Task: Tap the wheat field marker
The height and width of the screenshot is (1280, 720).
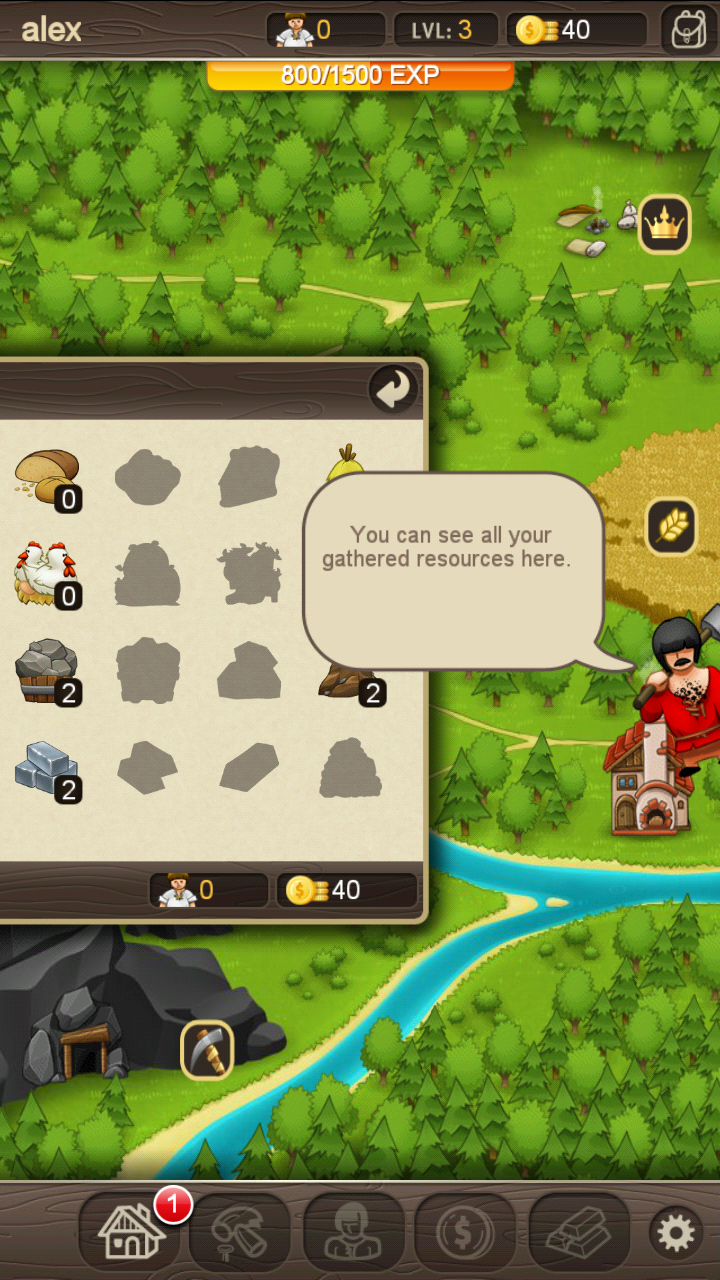Action: coord(671,526)
